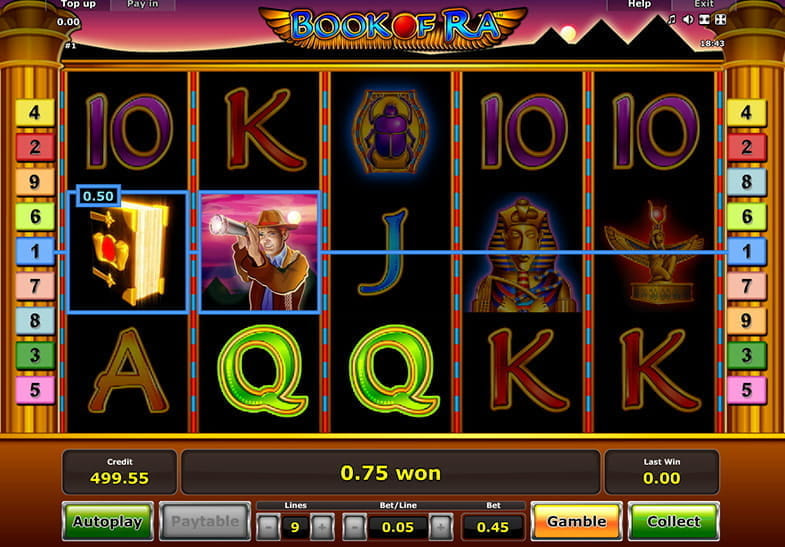Exit the Book of Ra game
The width and height of the screenshot is (785, 547).
pyautogui.click(x=704, y=4)
